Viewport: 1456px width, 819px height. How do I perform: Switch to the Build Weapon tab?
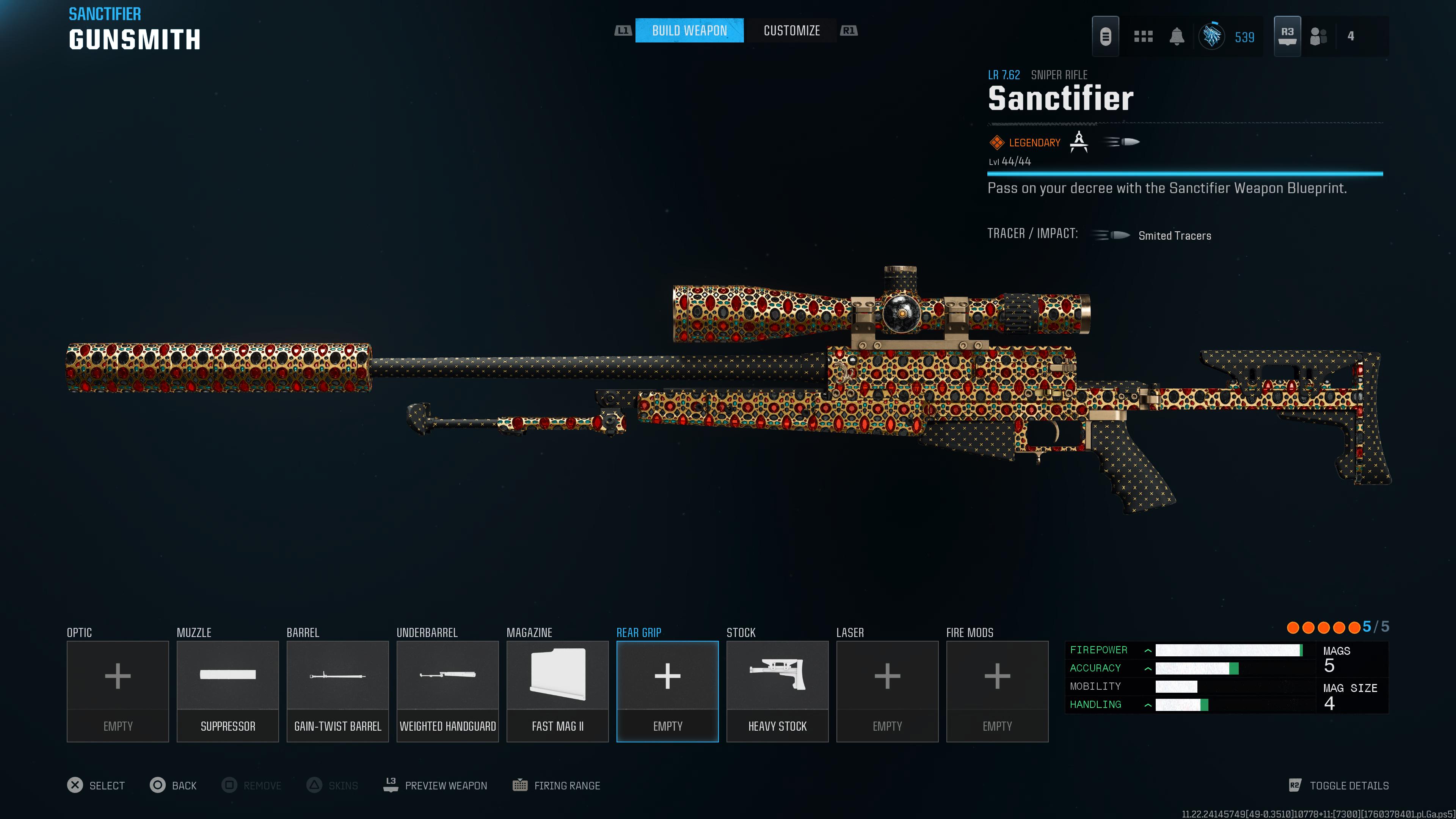click(x=689, y=30)
